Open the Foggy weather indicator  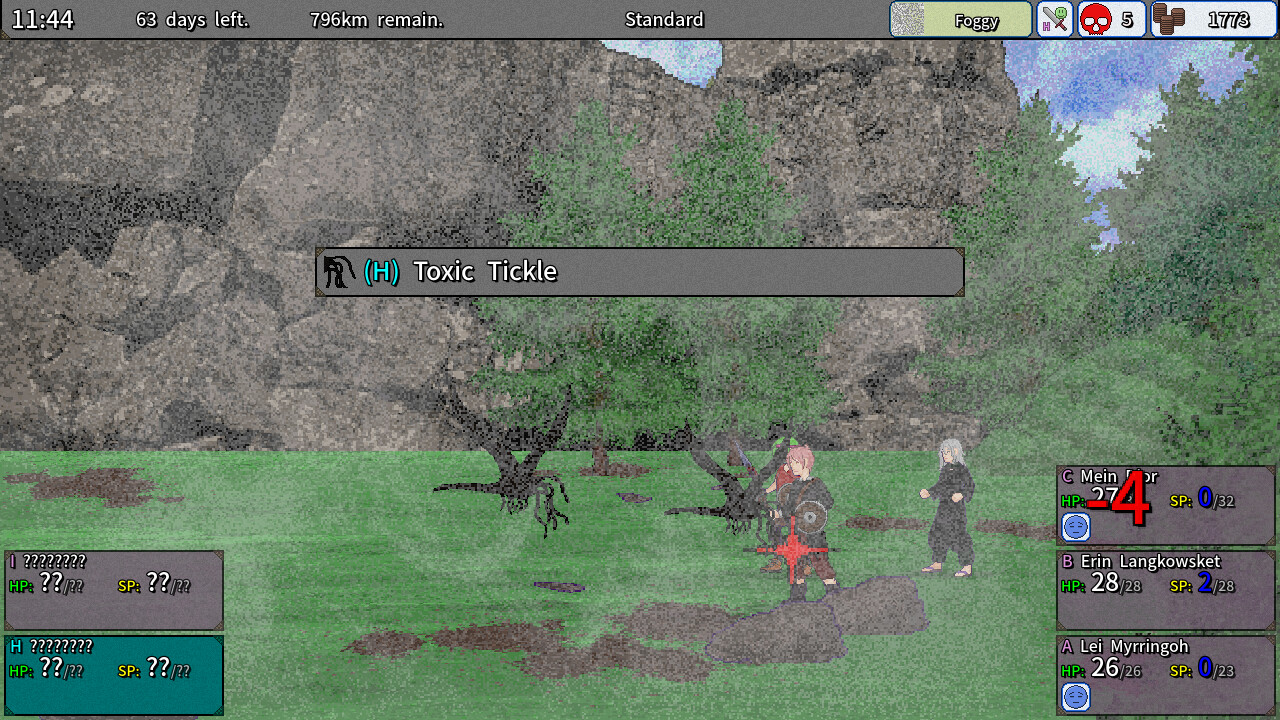pyautogui.click(x=975, y=19)
